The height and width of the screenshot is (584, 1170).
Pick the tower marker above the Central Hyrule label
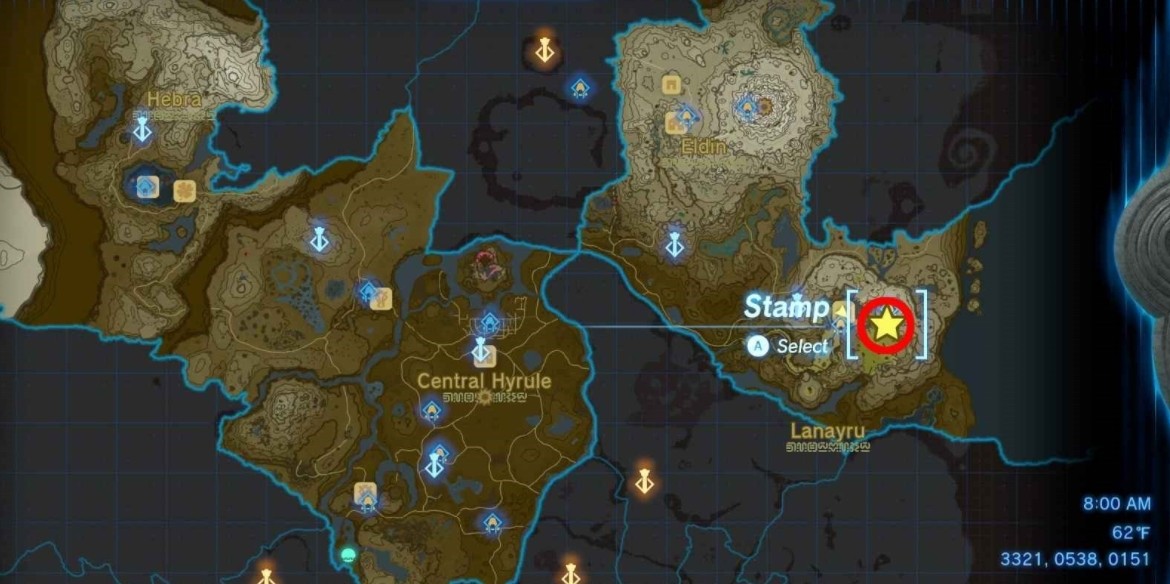coord(481,351)
